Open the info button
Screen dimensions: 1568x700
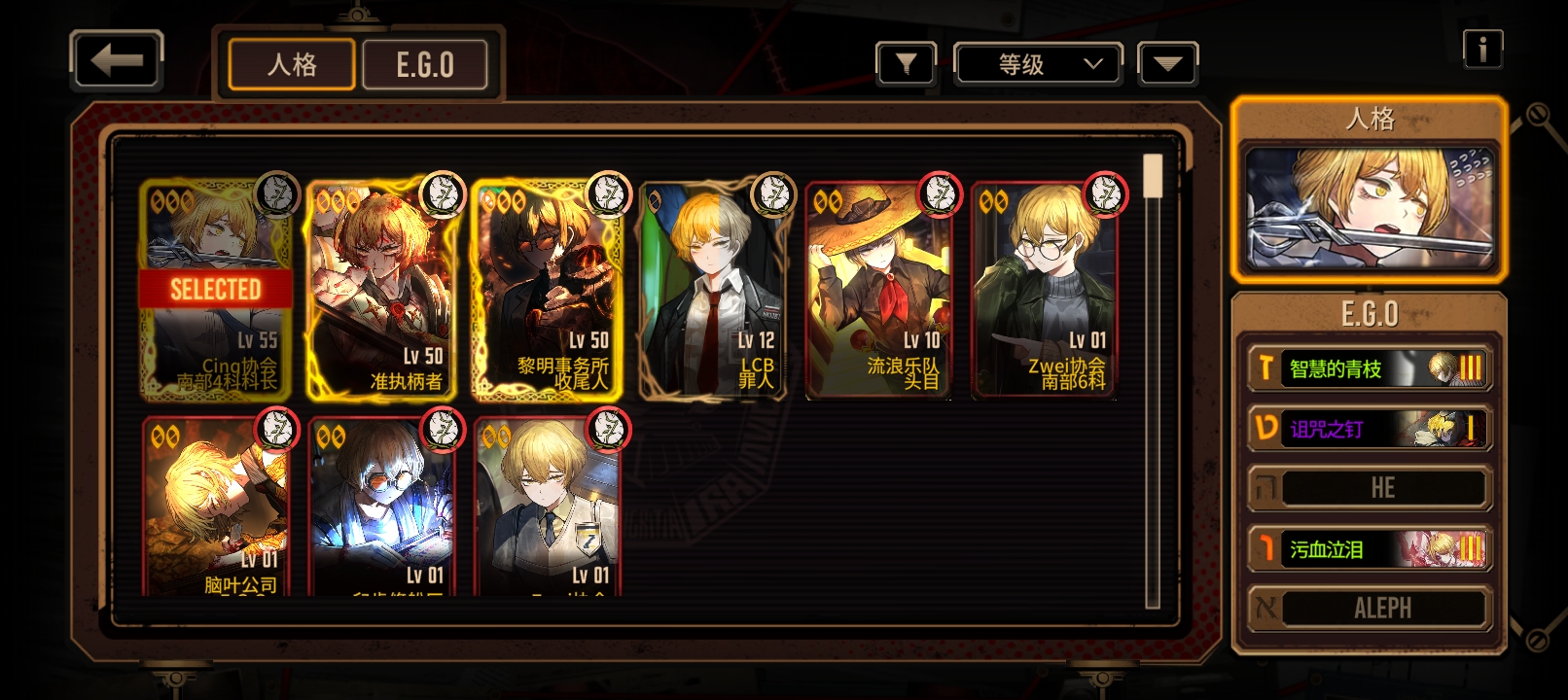(1482, 49)
